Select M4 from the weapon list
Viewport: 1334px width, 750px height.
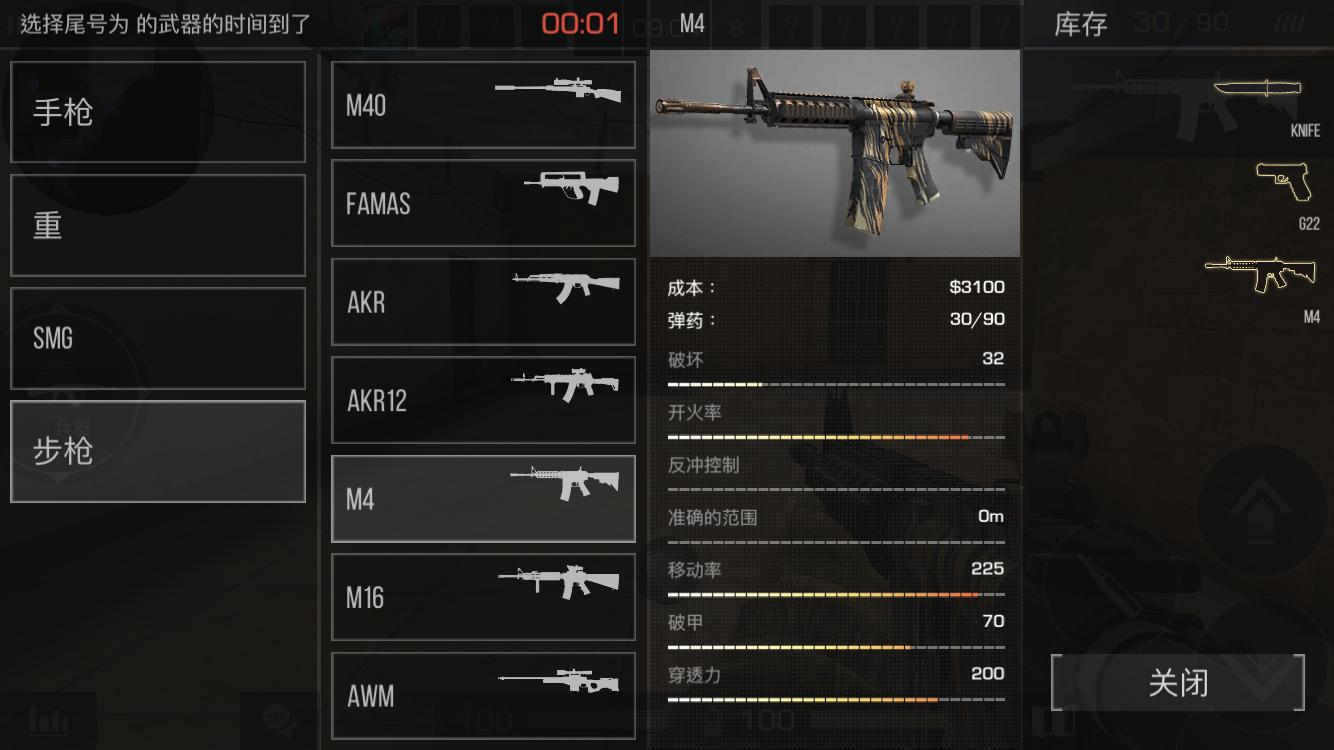483,499
